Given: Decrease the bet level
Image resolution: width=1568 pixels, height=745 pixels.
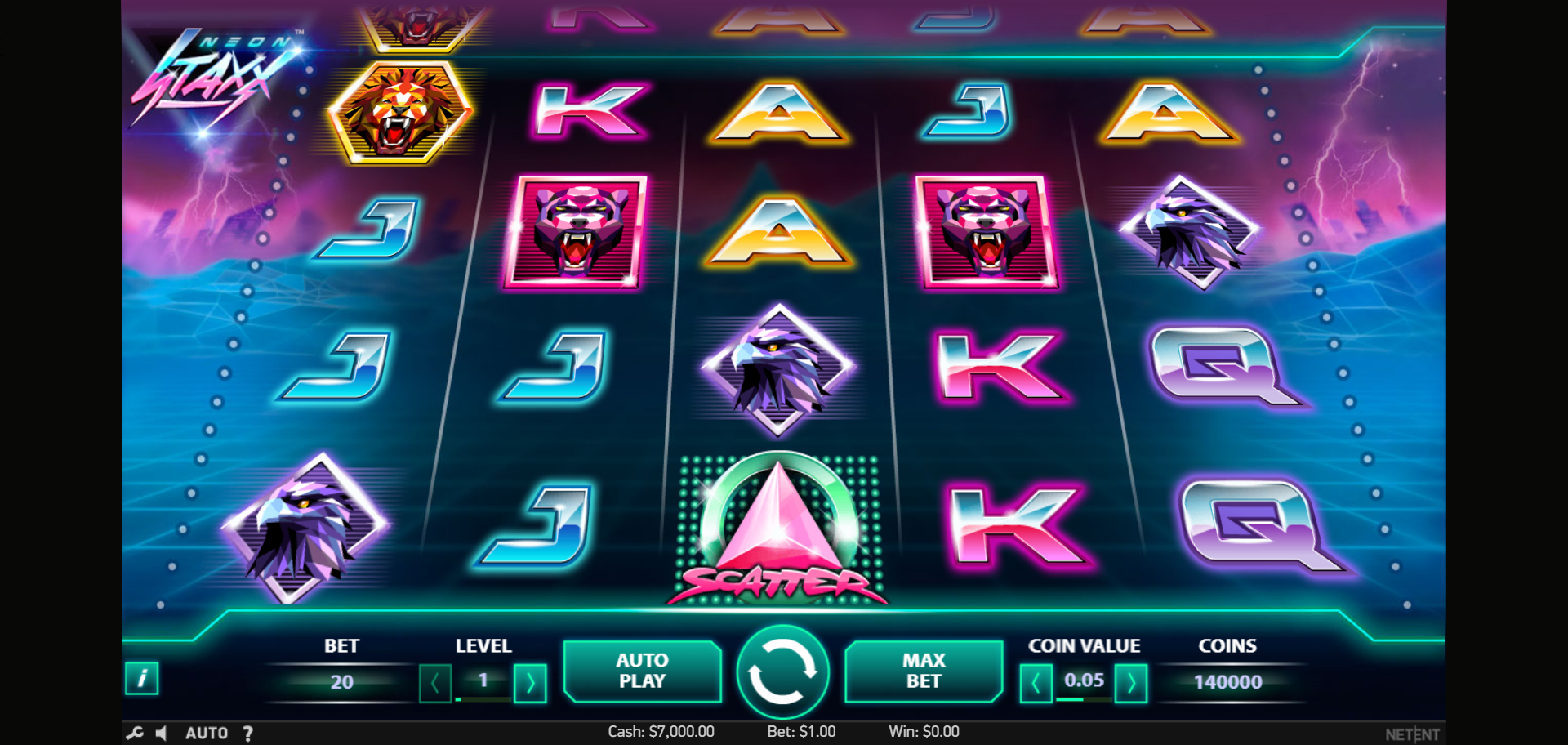Looking at the screenshot, I should click(x=435, y=683).
